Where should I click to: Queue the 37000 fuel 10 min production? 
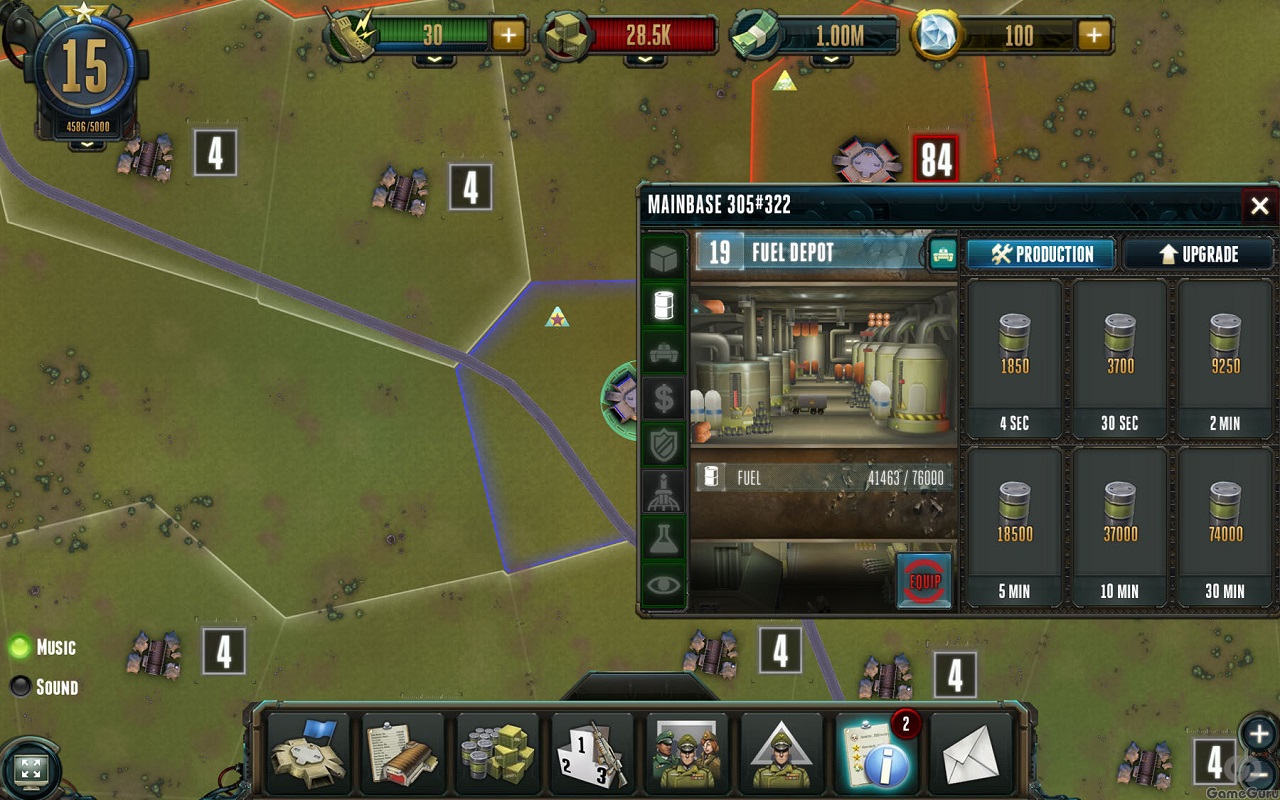click(1119, 527)
